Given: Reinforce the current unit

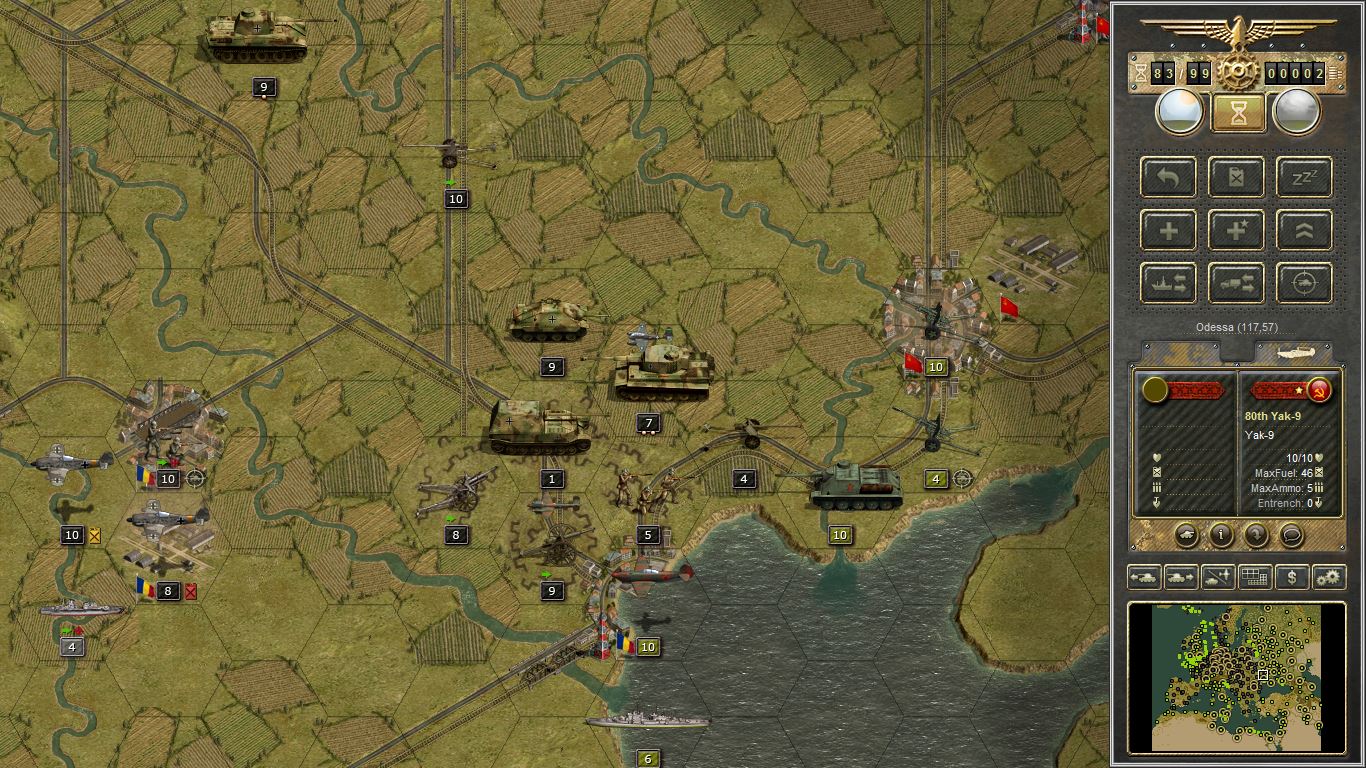Looking at the screenshot, I should 1167,230.
